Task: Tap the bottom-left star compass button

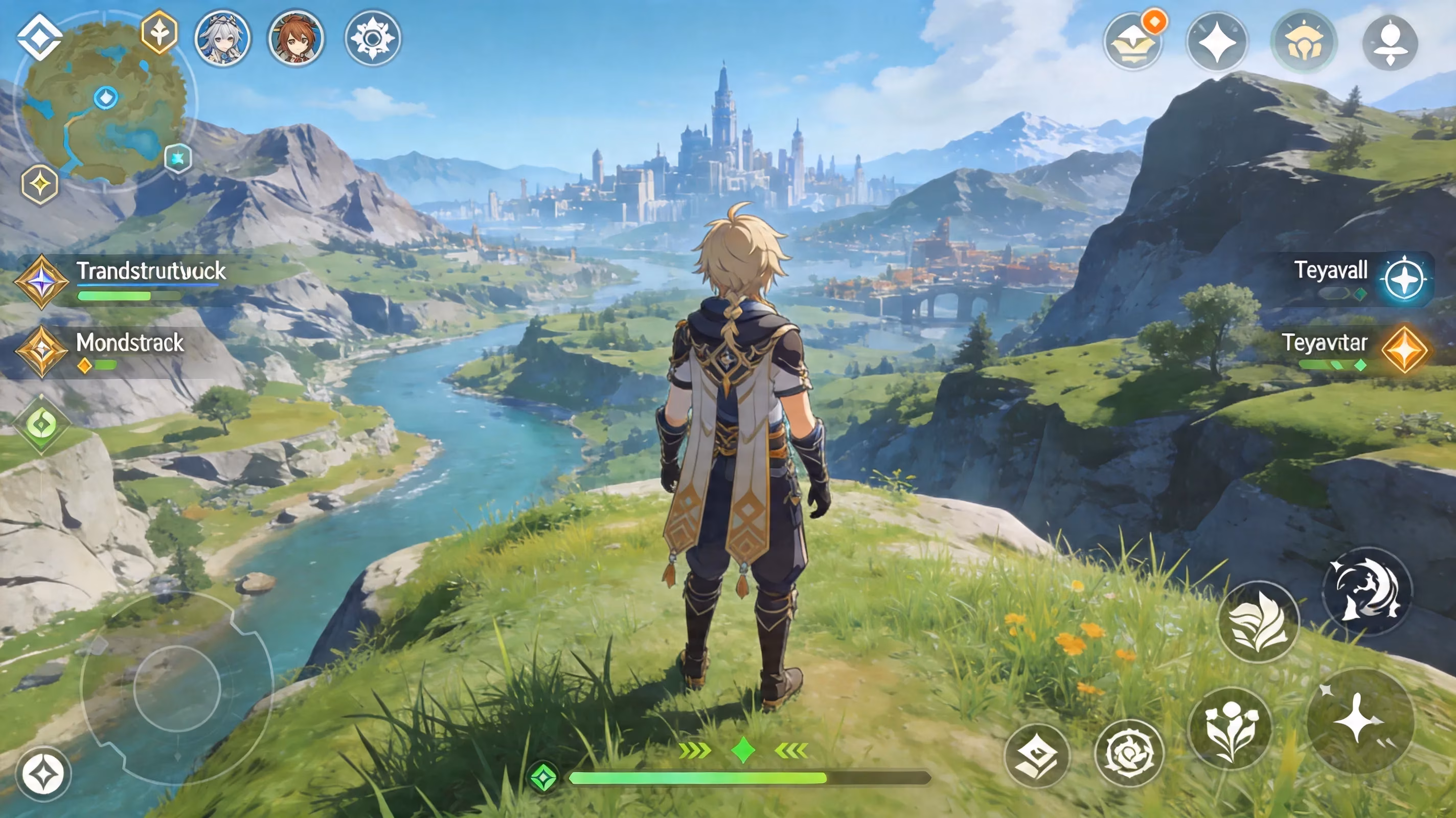Action: [43, 774]
